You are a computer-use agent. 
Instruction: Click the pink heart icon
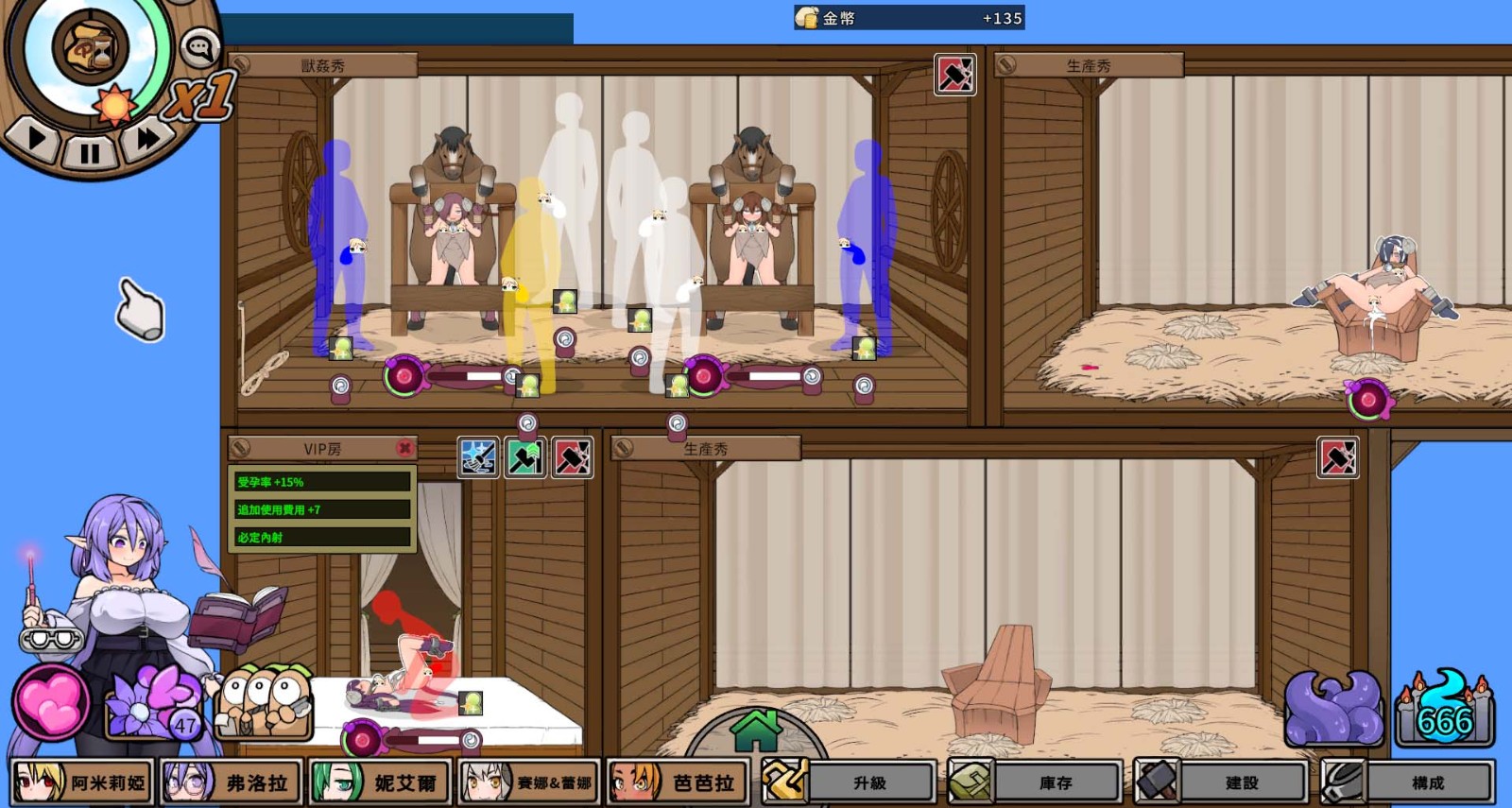coord(51,703)
